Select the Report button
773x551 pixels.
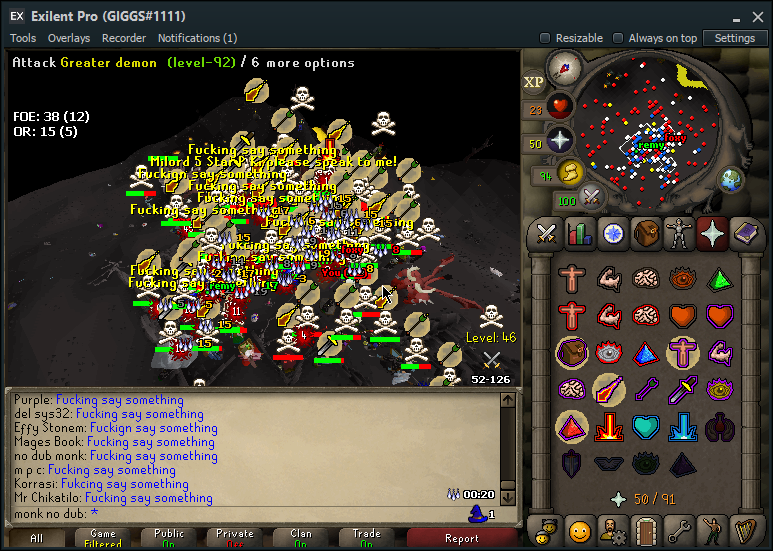(x=461, y=538)
